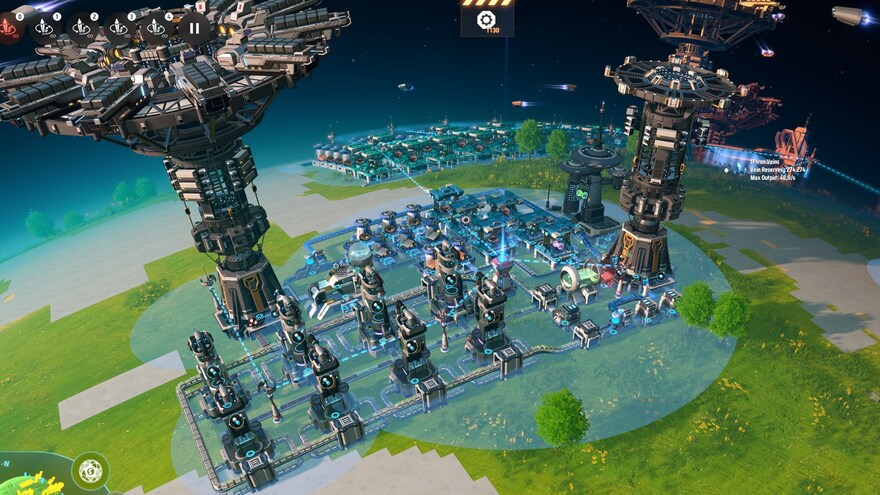This screenshot has height=495, width=880.
Task: Choose the fleet icon numbered 2
Action: (82, 28)
